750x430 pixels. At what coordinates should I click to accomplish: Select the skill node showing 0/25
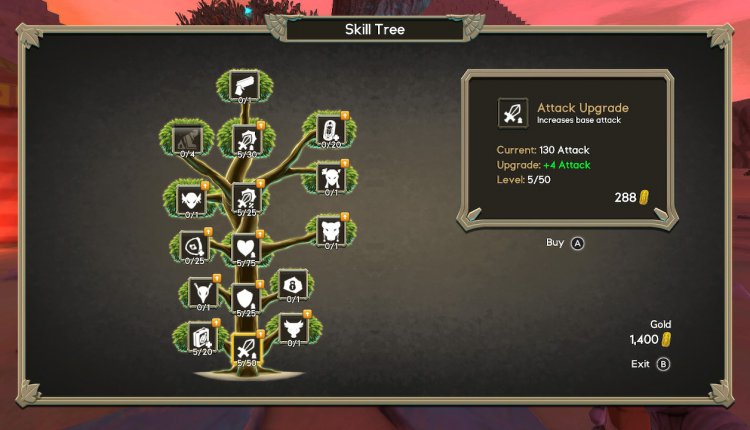click(193, 245)
